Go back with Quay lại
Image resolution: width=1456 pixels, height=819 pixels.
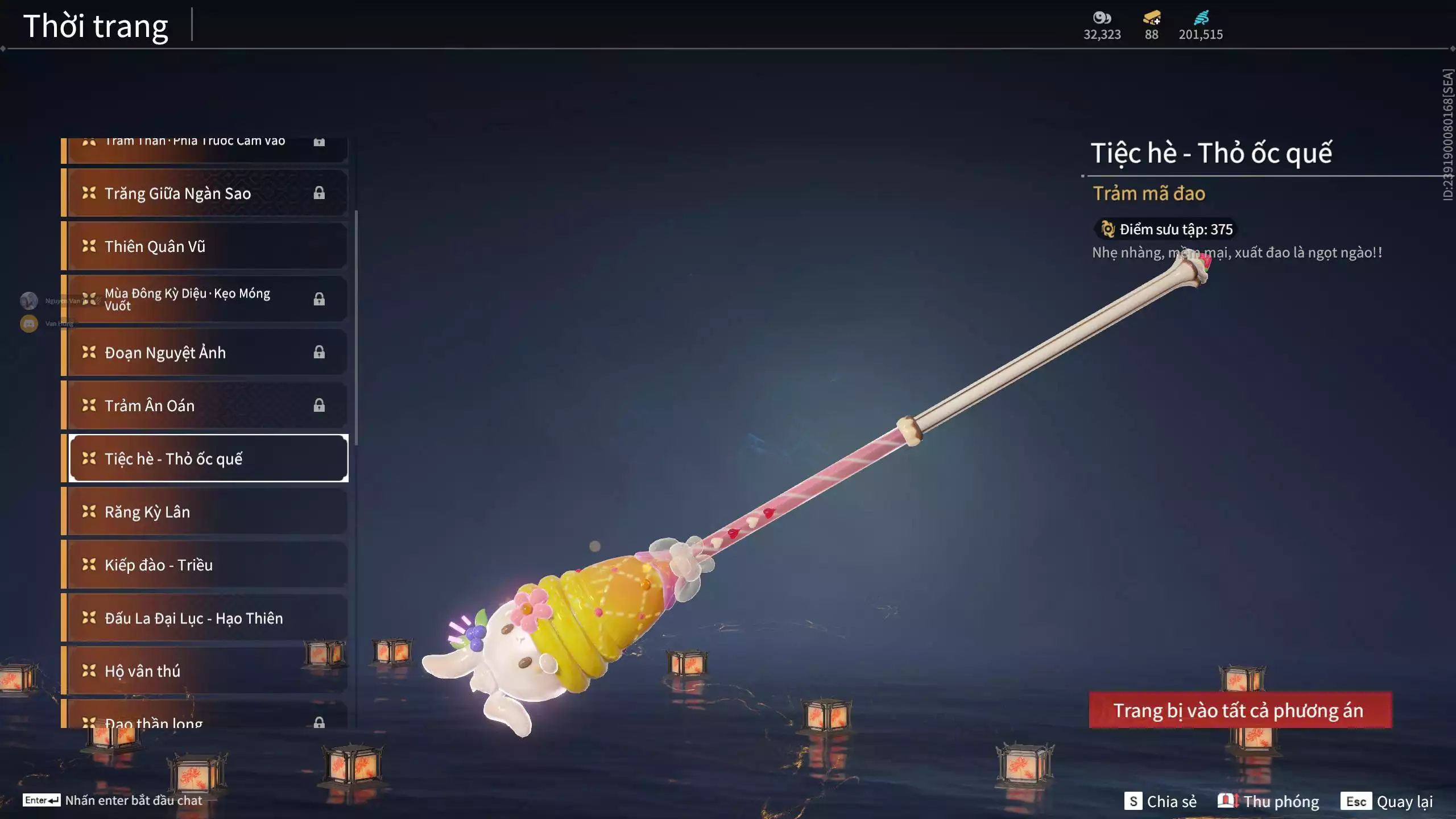click(1387, 801)
